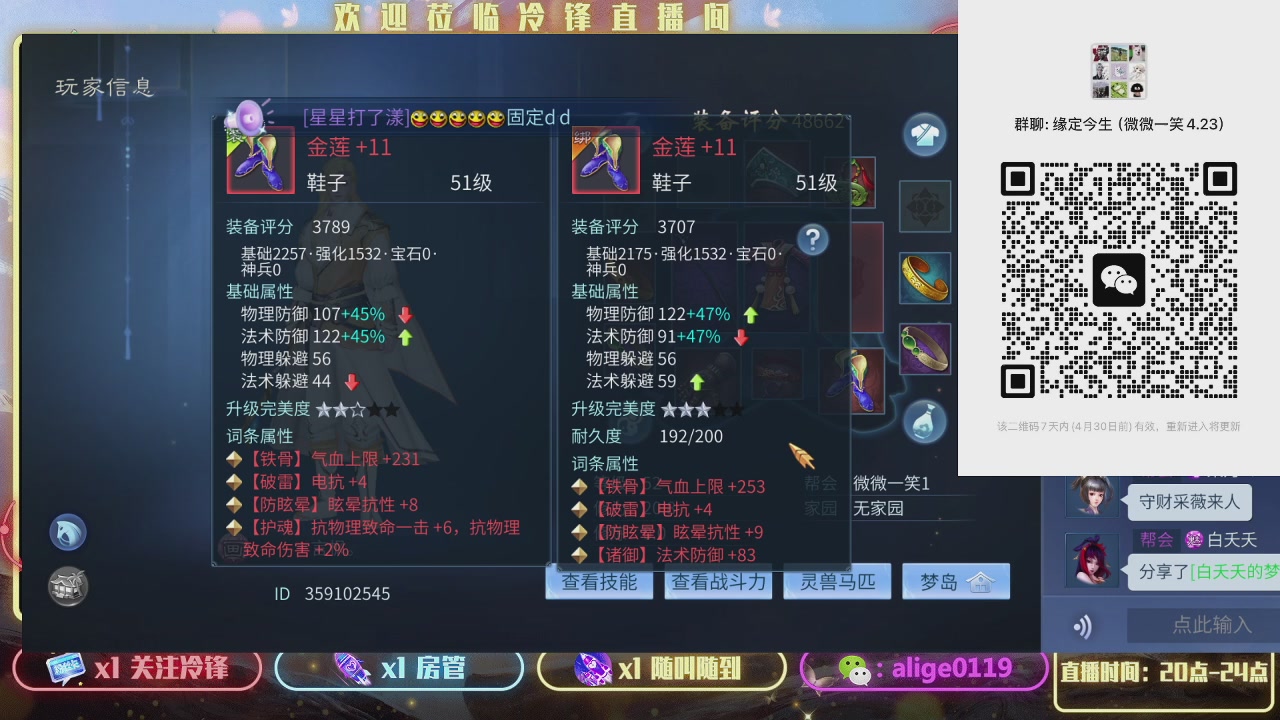Viewport: 1280px width, 720px height.
Task: Open the horse mount icon on the left
Action: coord(67,532)
